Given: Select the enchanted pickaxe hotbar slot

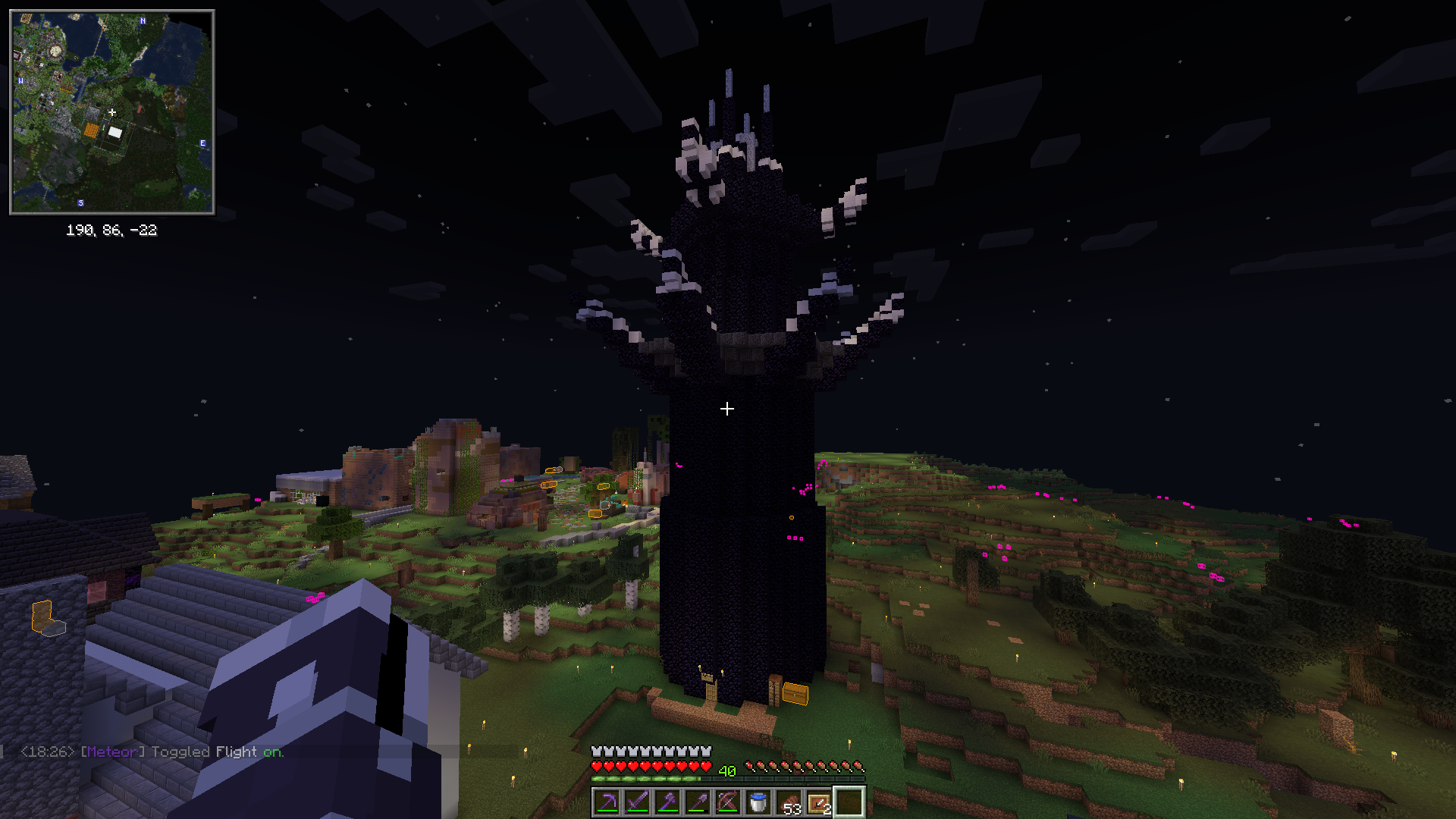Looking at the screenshot, I should (607, 802).
